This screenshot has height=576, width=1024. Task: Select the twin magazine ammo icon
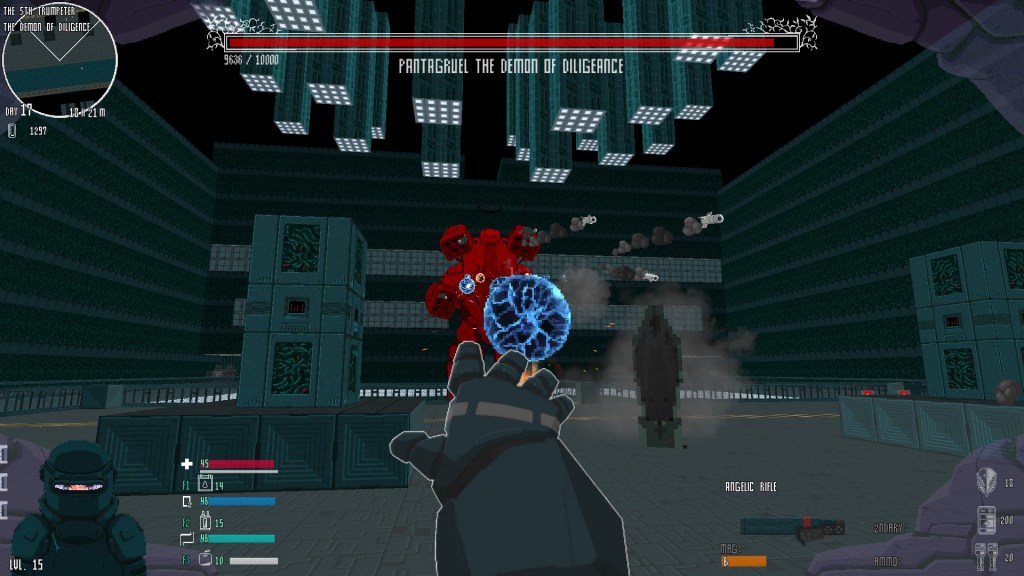tap(985, 556)
